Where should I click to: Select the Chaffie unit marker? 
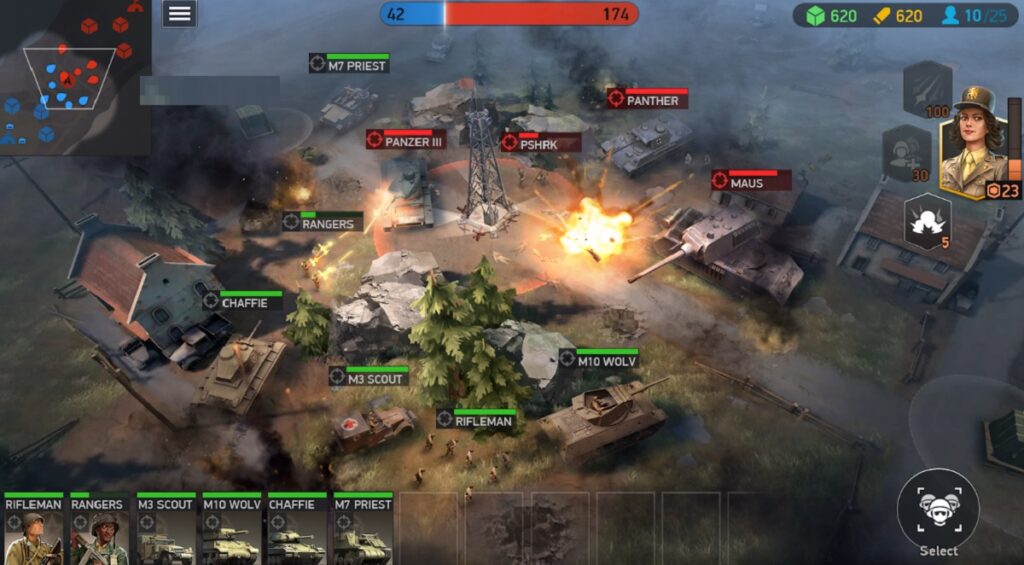tap(241, 300)
